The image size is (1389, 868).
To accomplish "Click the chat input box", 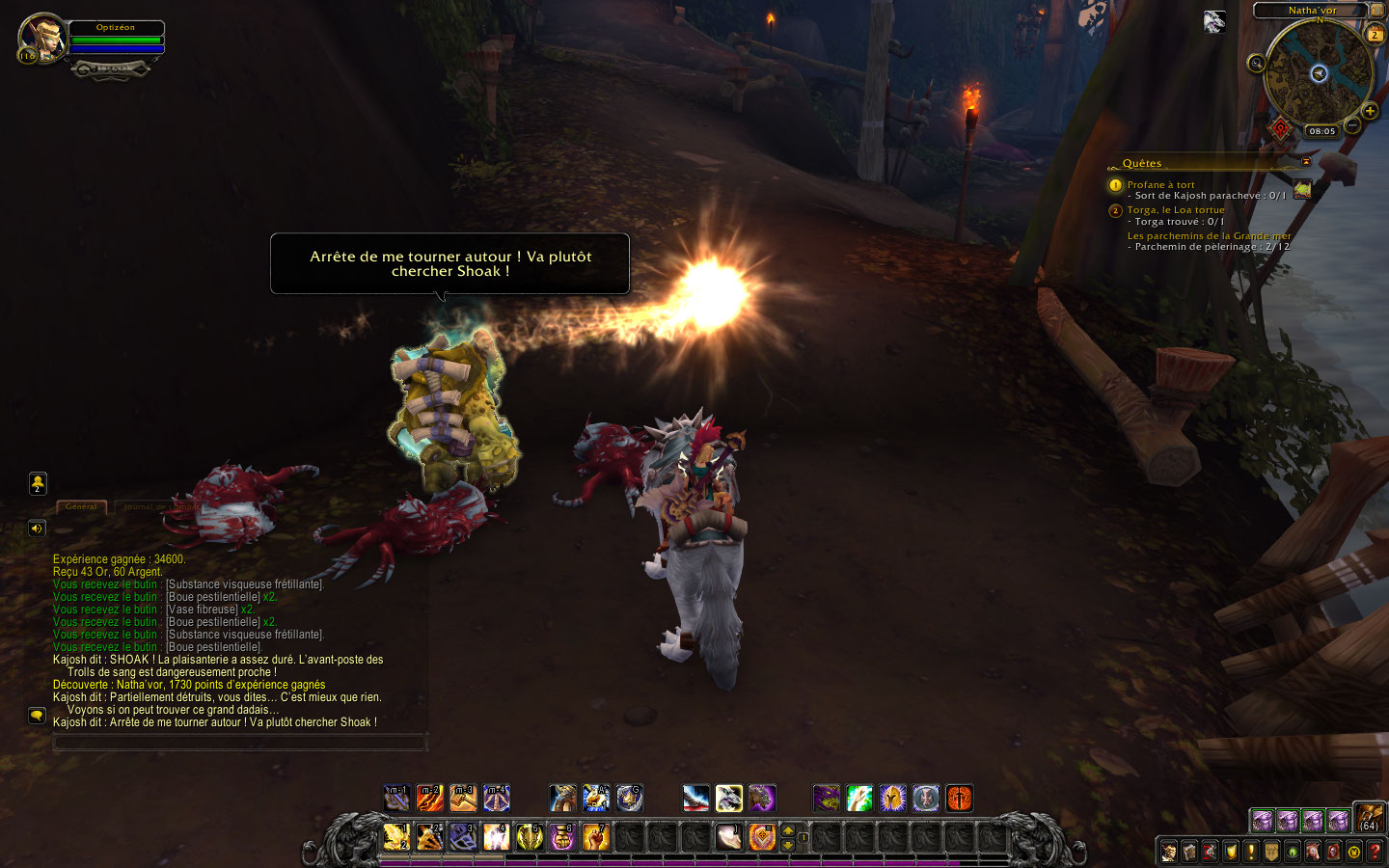I will [239, 743].
